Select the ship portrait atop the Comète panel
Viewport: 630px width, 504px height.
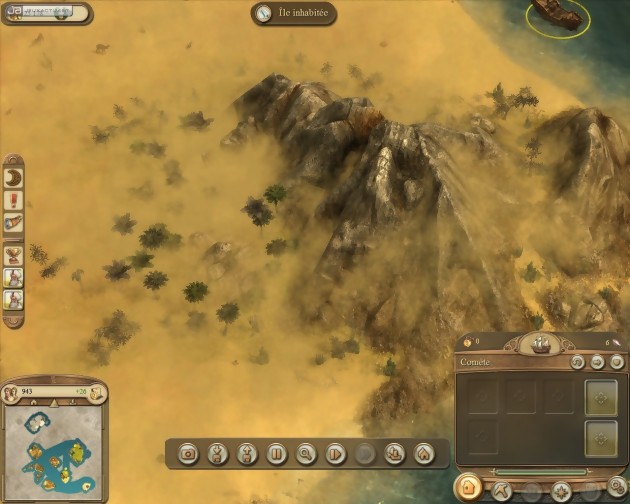point(542,344)
